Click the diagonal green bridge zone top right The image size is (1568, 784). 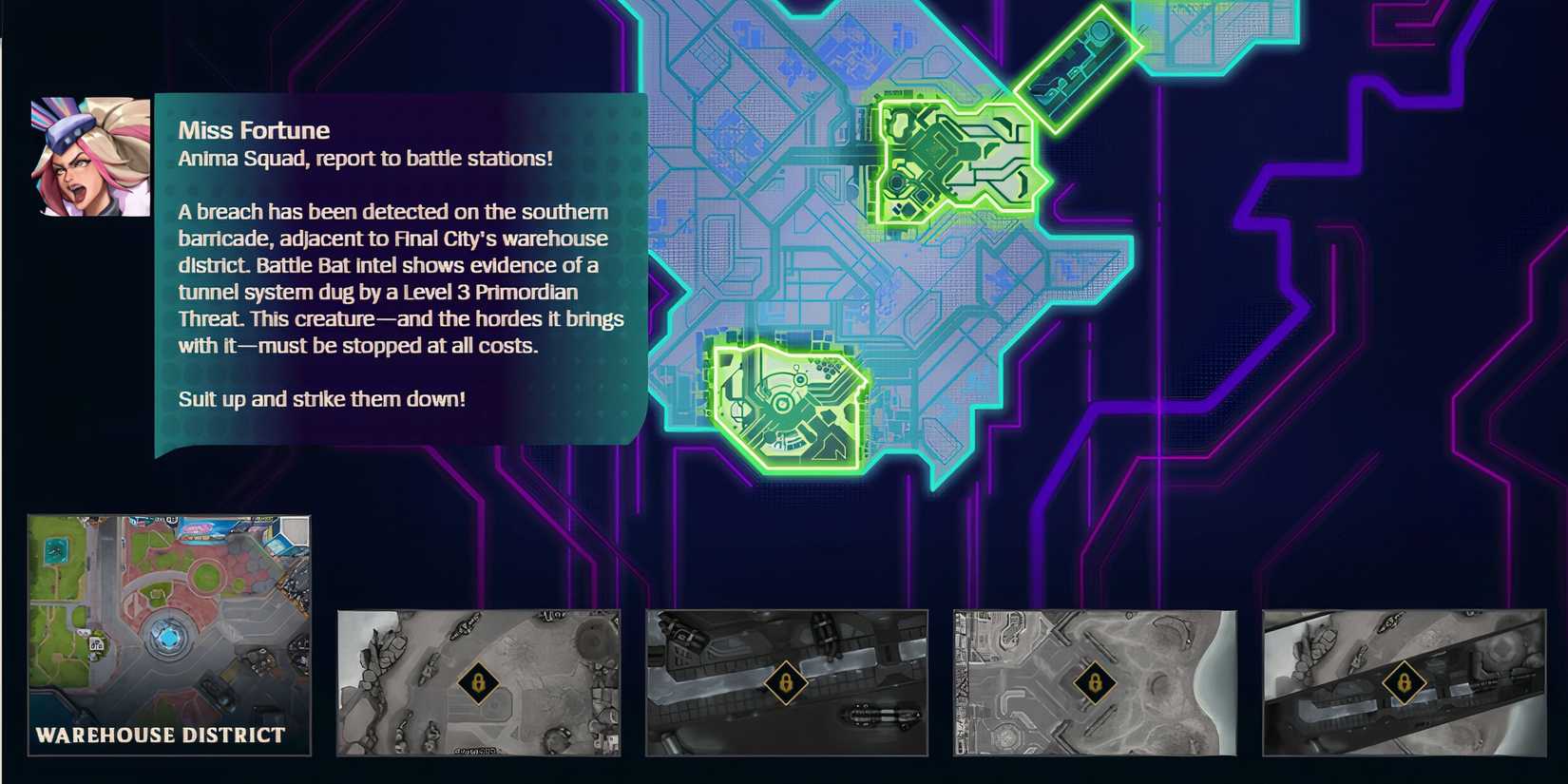point(1079,62)
